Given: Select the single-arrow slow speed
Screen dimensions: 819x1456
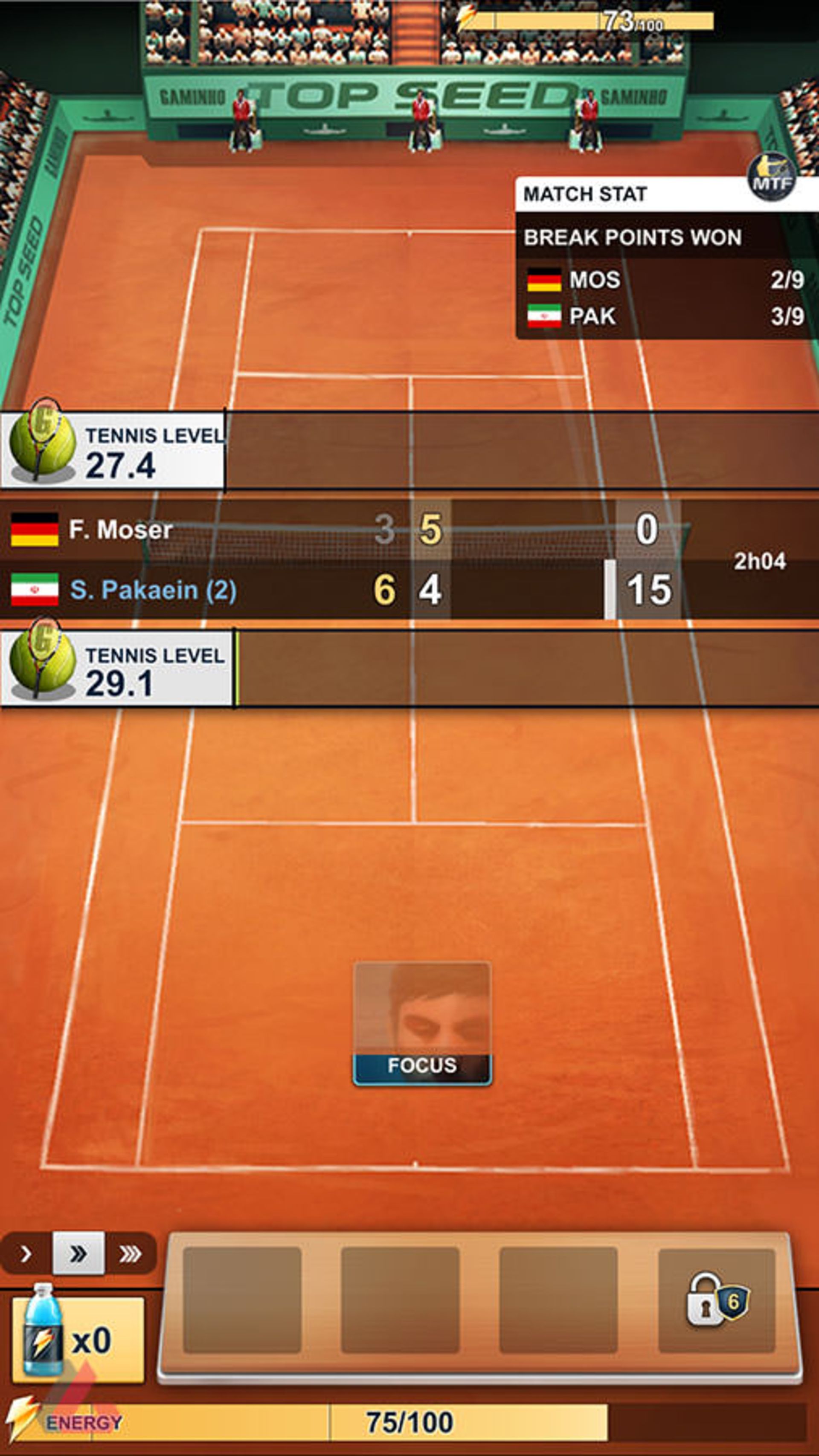Looking at the screenshot, I should click(x=26, y=1254).
